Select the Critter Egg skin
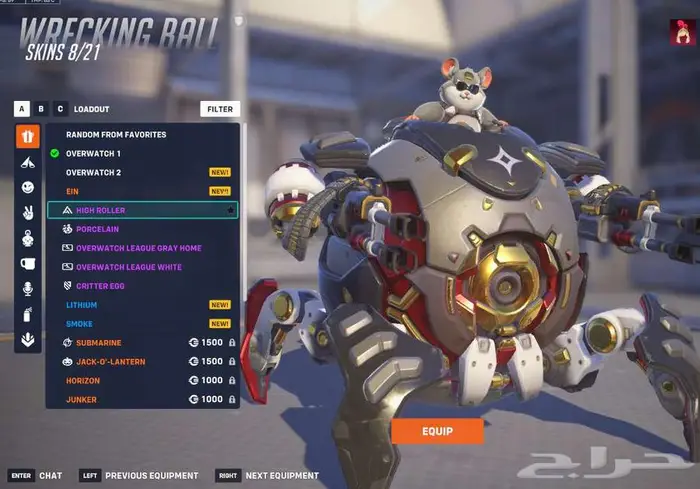Viewport: 700px width, 489px height. coord(100,286)
